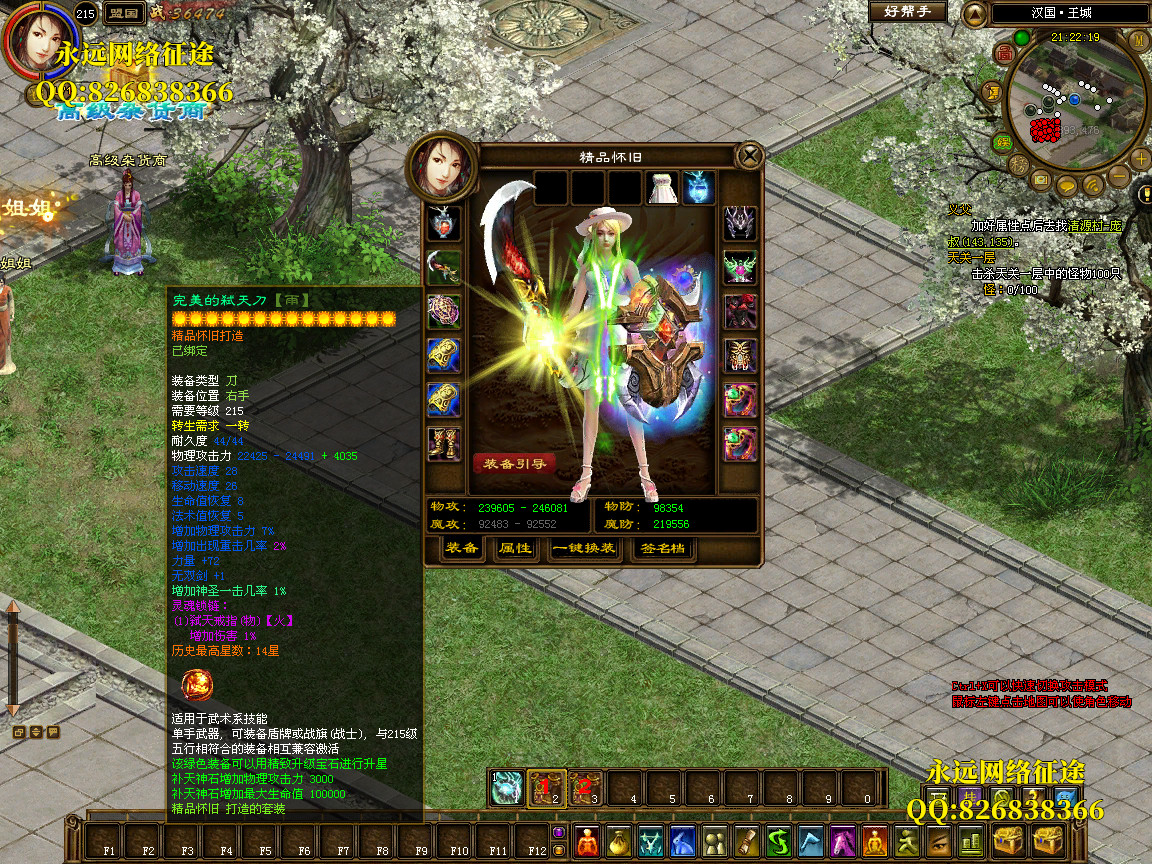Activate the skill in hotbar slot 1
The image size is (1152, 864).
click(507, 788)
